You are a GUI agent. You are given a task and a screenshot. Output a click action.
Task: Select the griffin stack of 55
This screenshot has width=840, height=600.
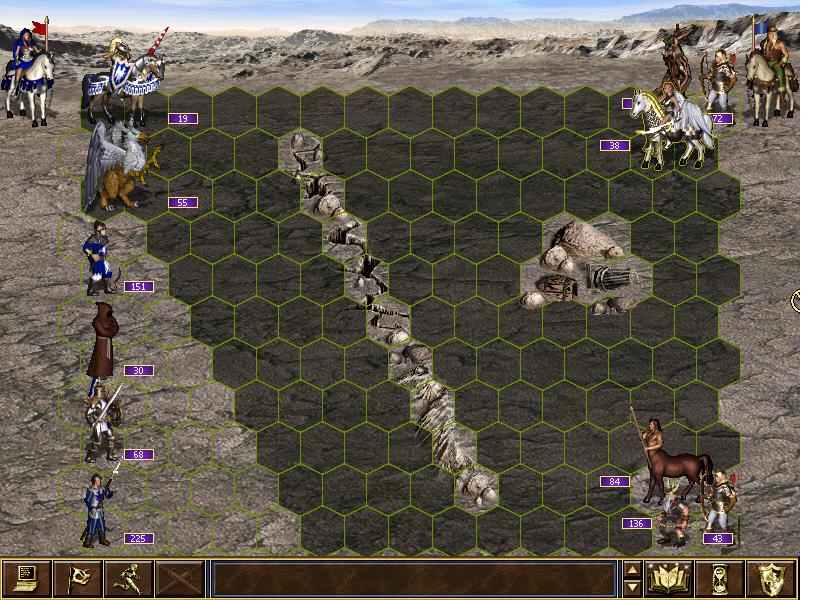click(118, 165)
